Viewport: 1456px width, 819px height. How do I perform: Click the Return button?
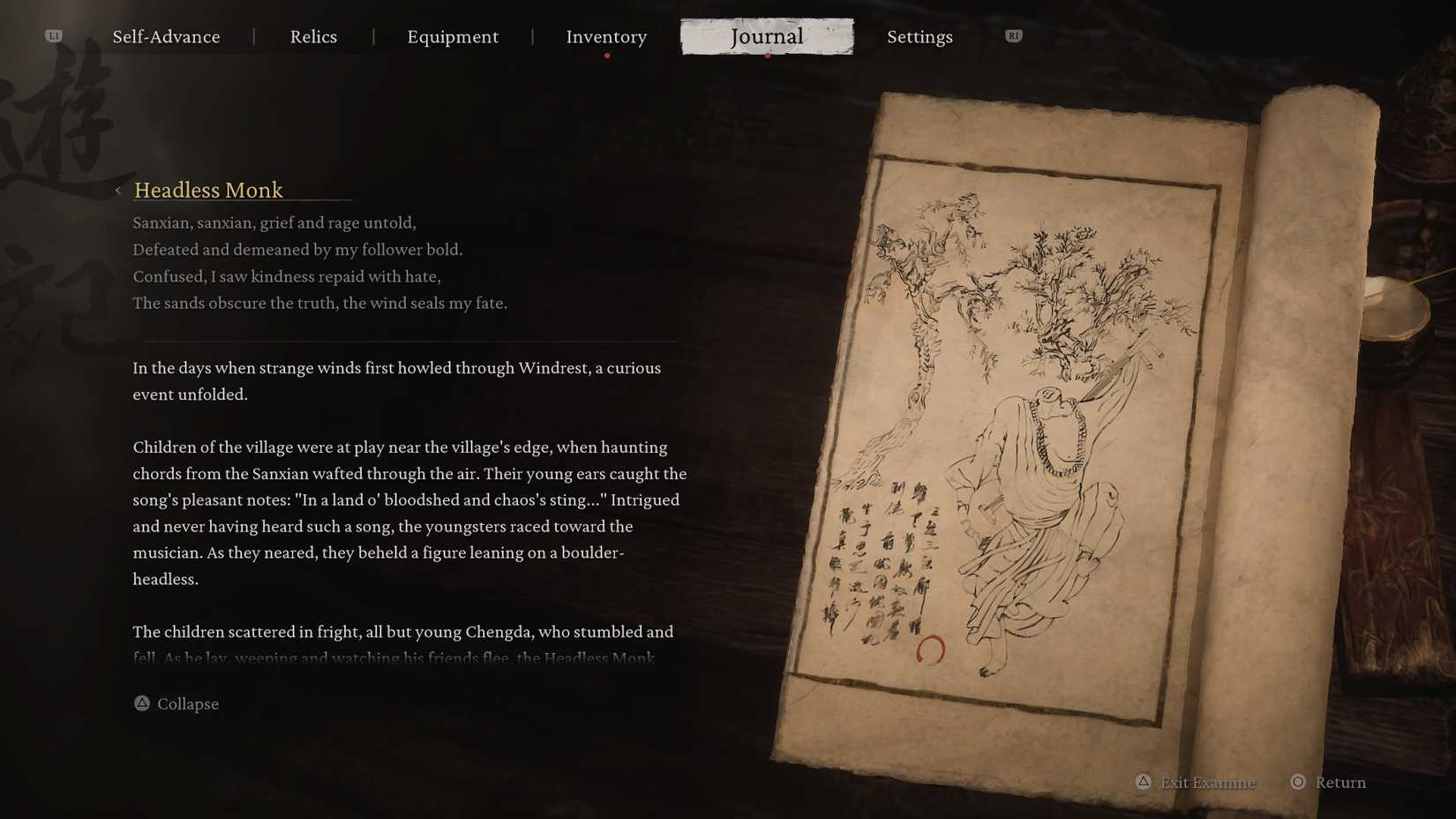pos(1340,782)
